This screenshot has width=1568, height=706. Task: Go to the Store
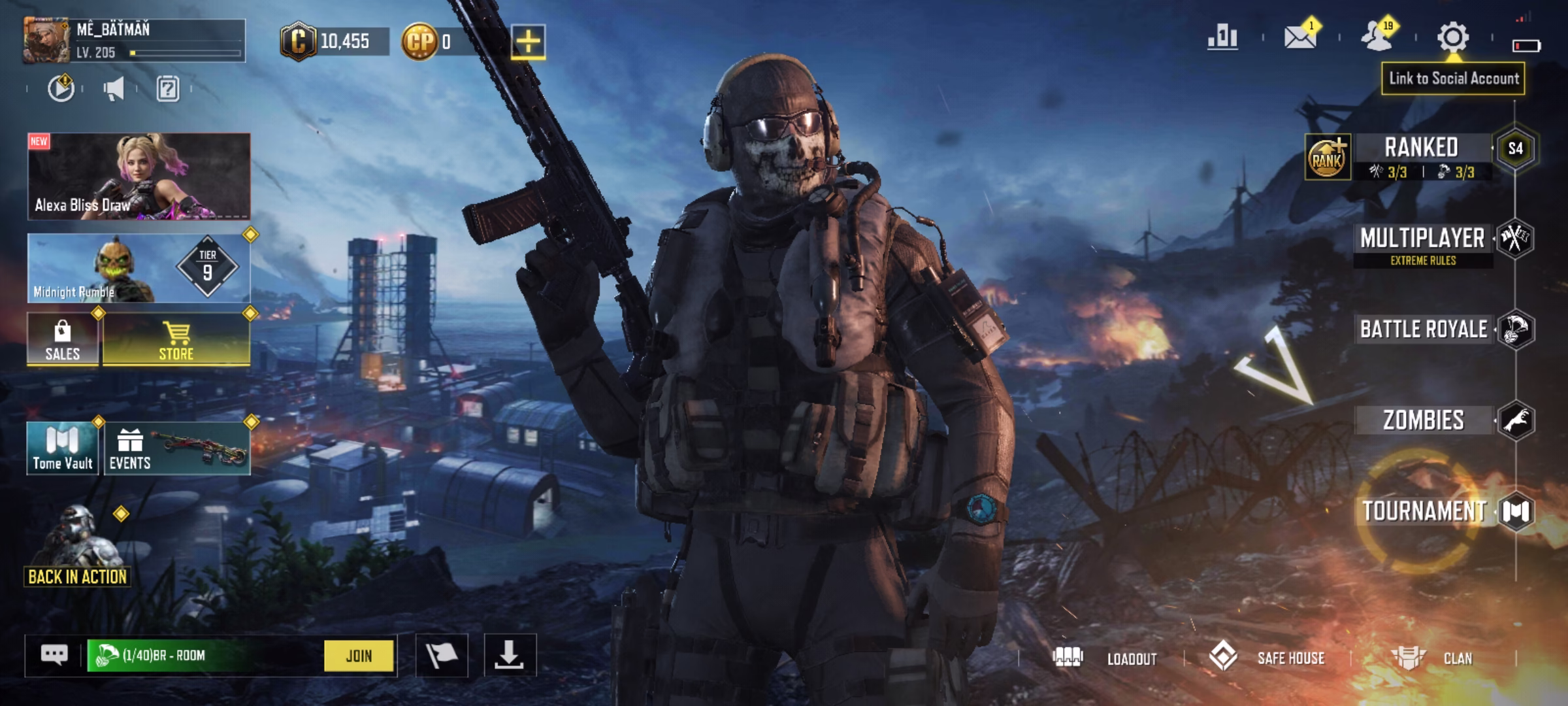[x=176, y=339]
